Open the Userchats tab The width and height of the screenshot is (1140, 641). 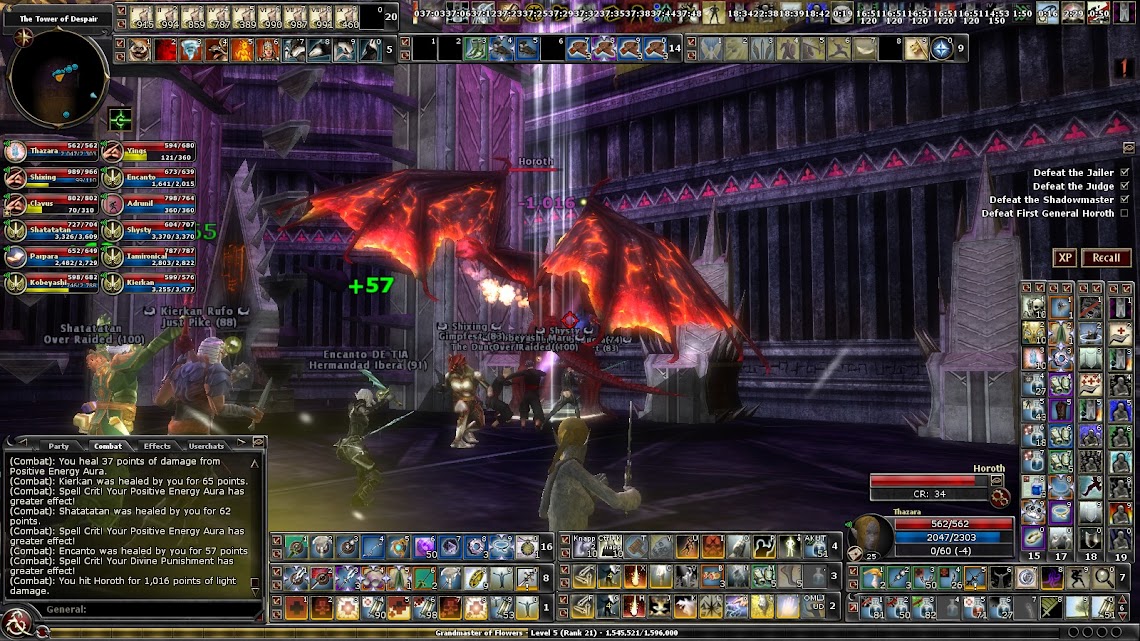(206, 446)
